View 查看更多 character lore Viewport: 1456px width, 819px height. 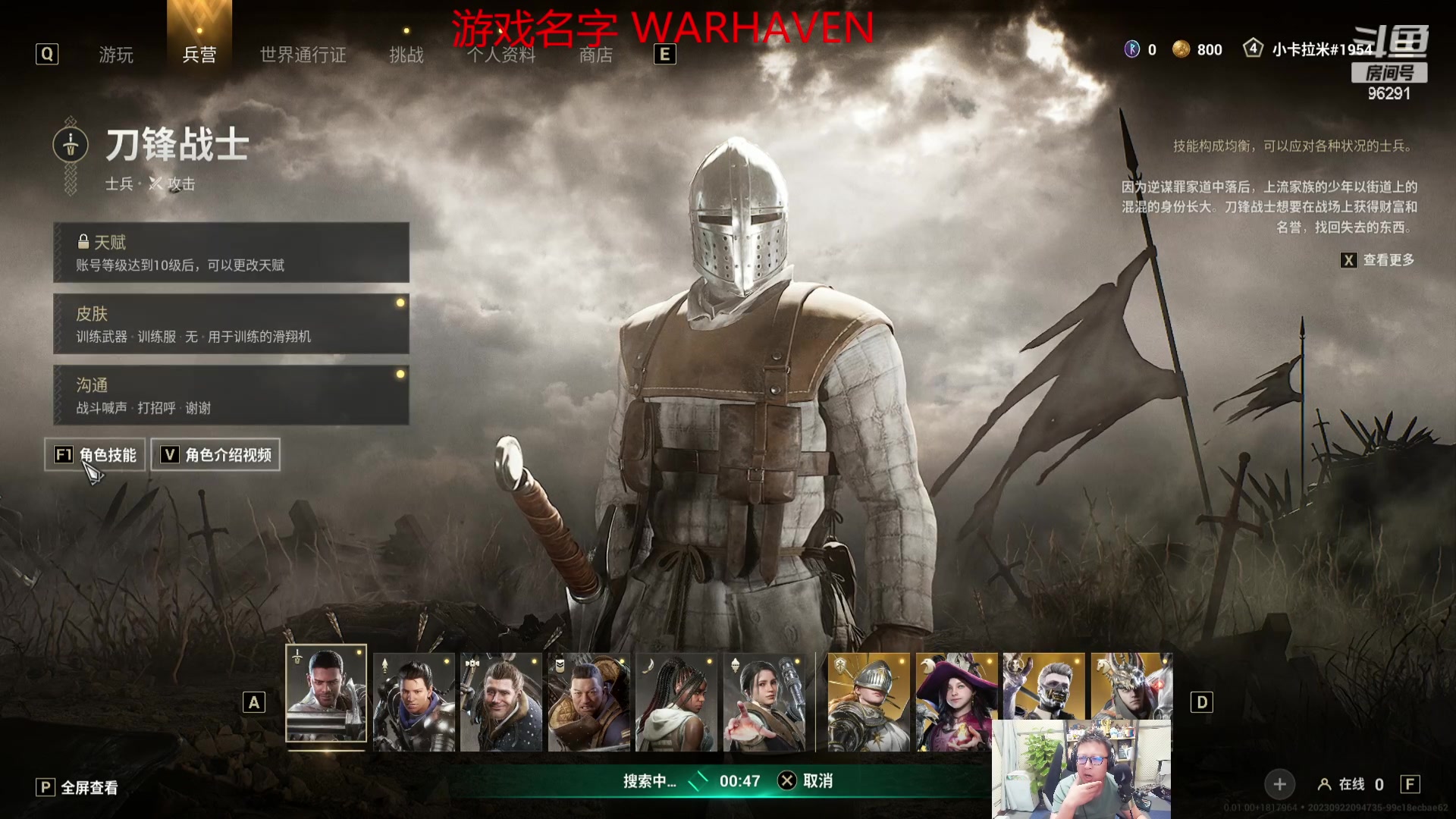[x=1378, y=260]
